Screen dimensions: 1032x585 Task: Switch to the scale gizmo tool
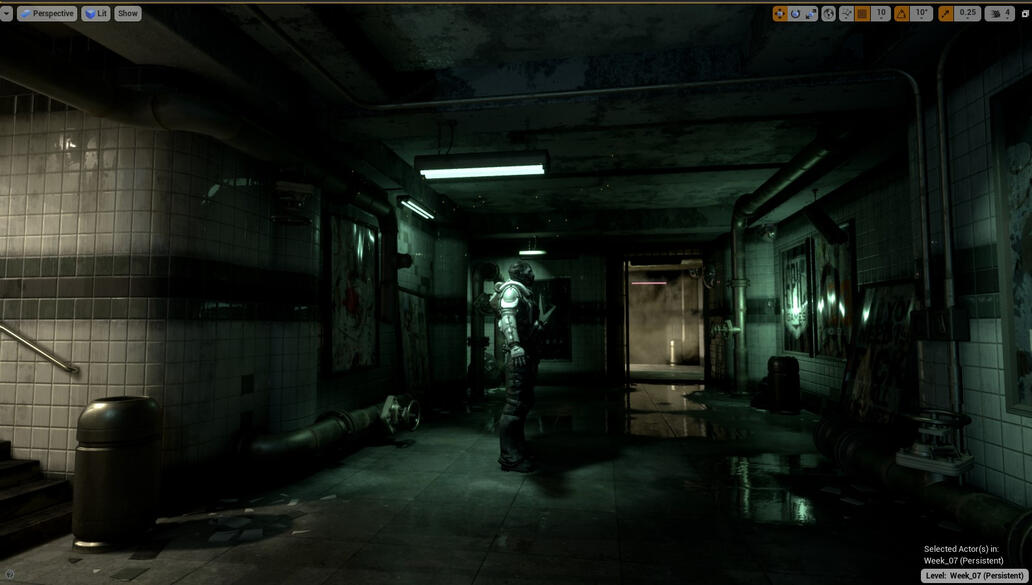[x=811, y=13]
